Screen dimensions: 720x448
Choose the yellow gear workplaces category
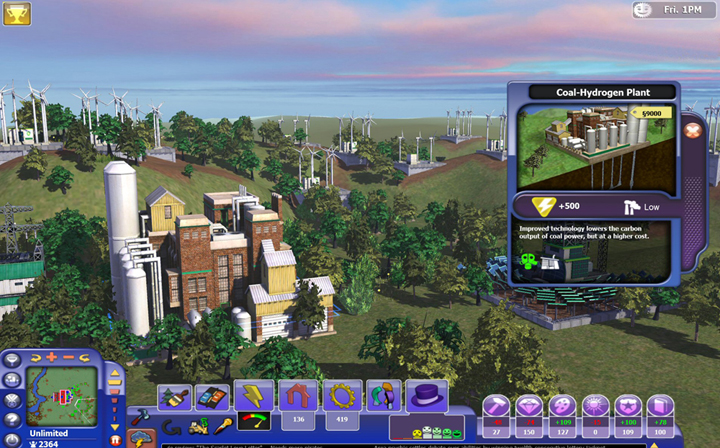(340, 397)
